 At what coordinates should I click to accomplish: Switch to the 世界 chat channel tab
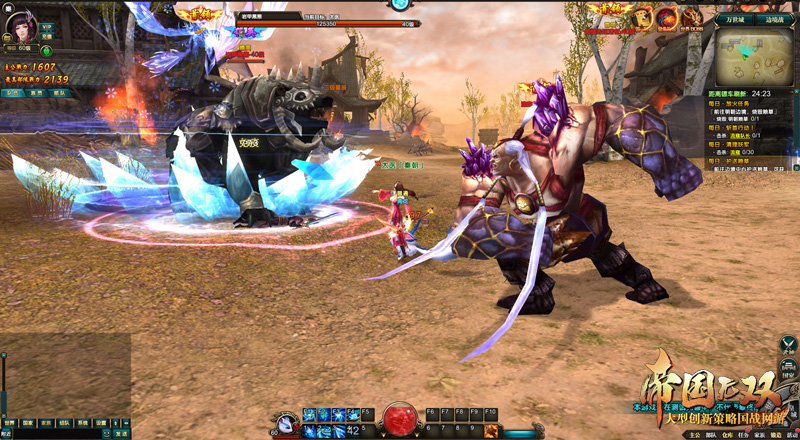tap(10, 423)
